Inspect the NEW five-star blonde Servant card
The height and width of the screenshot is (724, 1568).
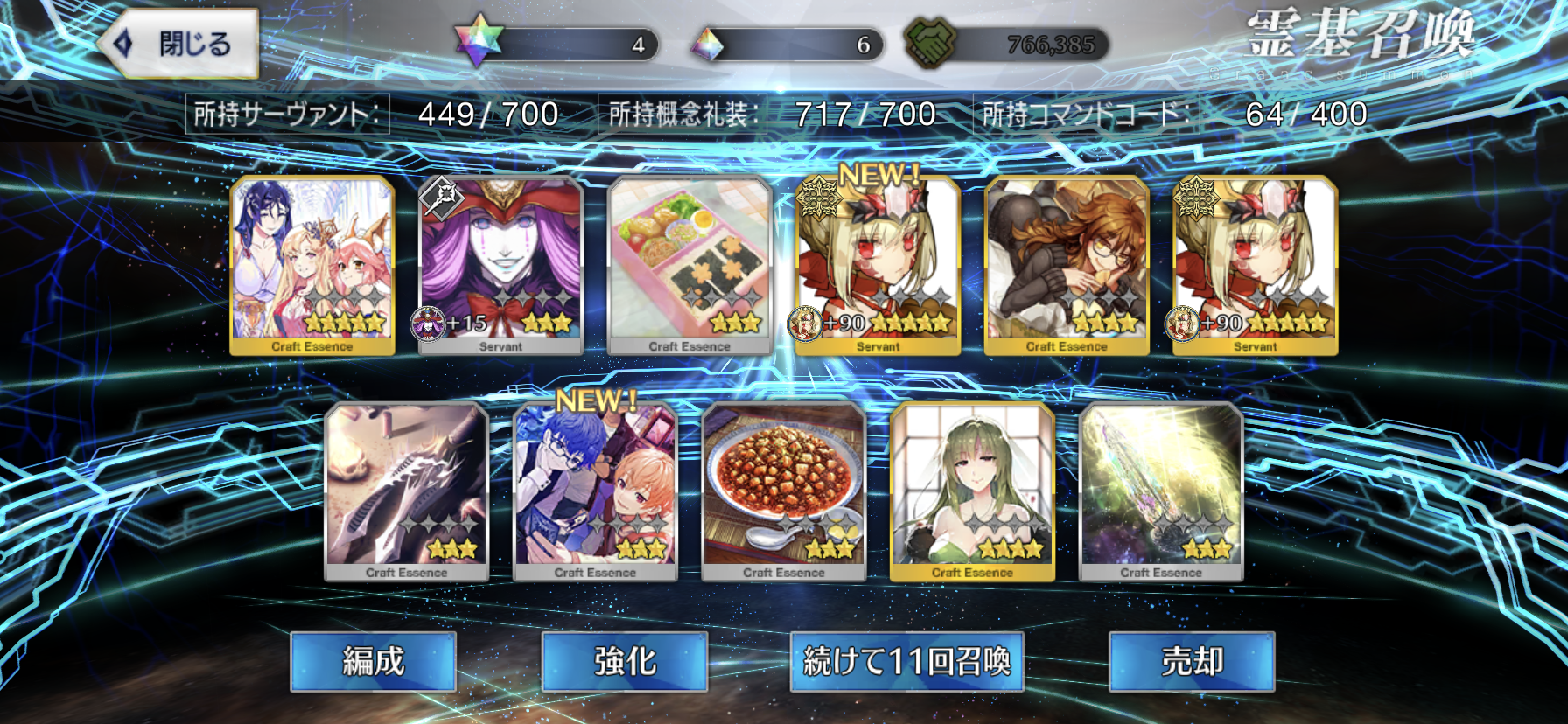coord(878,265)
